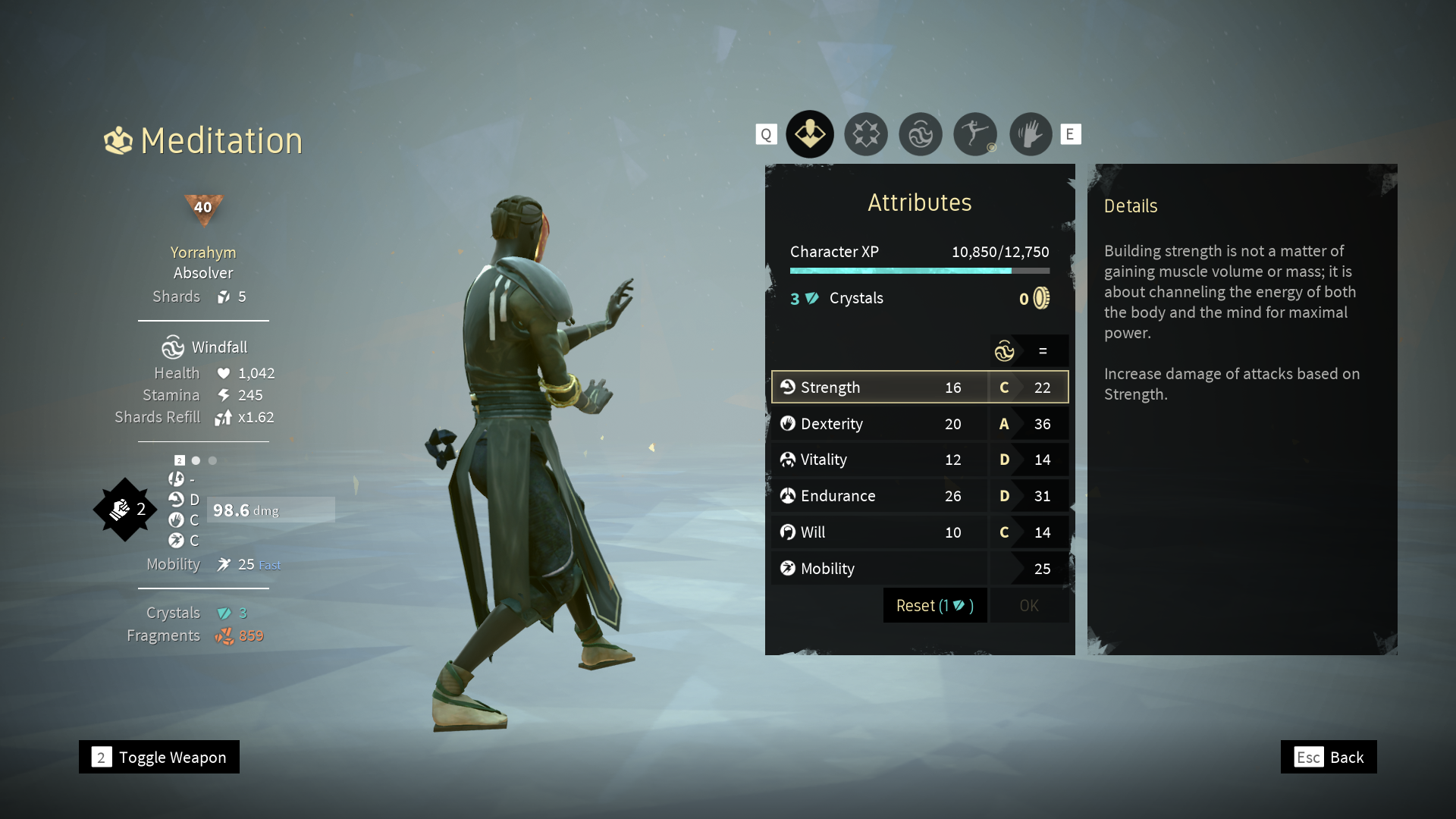The width and height of the screenshot is (1456, 819).
Task: Open the Attributes meditation tab
Action: pyautogui.click(x=810, y=134)
